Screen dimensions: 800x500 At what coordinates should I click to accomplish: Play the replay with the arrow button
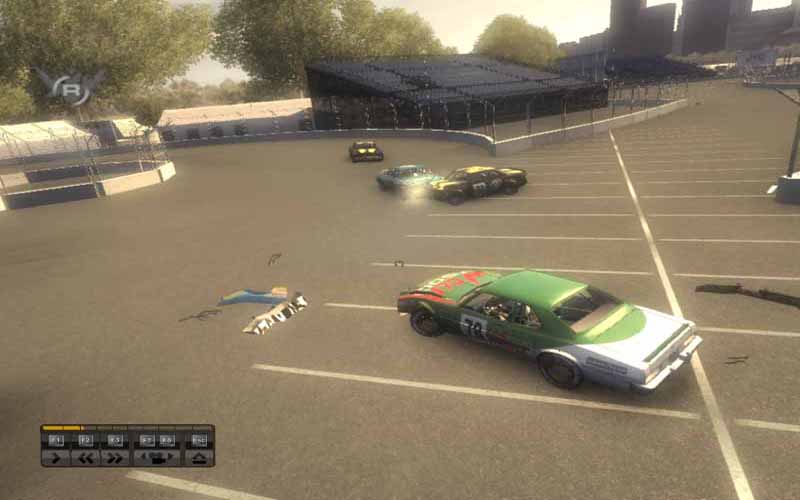[x=56, y=458]
